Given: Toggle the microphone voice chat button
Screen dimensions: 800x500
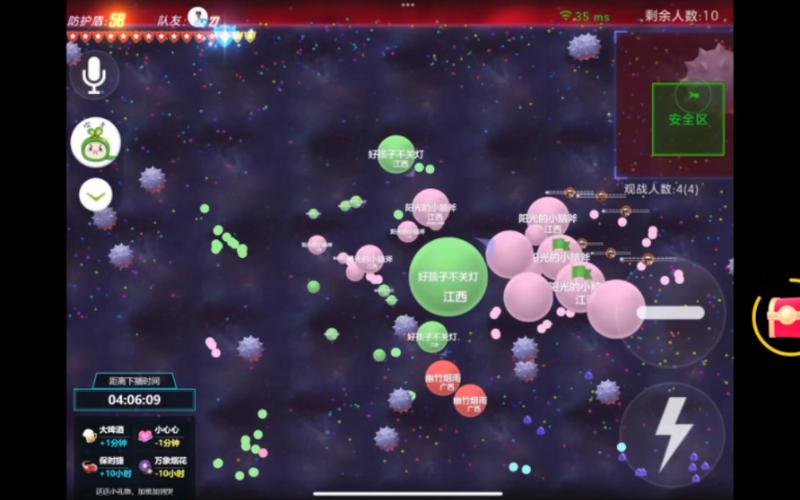Looking at the screenshot, I should (95, 75).
